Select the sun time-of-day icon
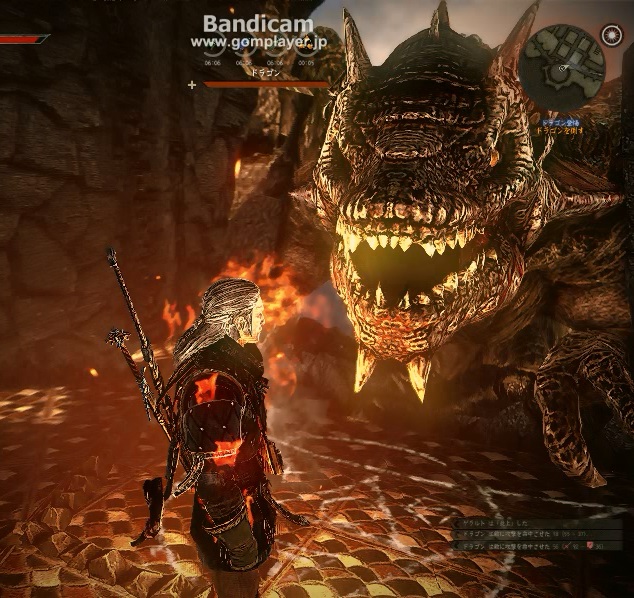 click(x=611, y=36)
